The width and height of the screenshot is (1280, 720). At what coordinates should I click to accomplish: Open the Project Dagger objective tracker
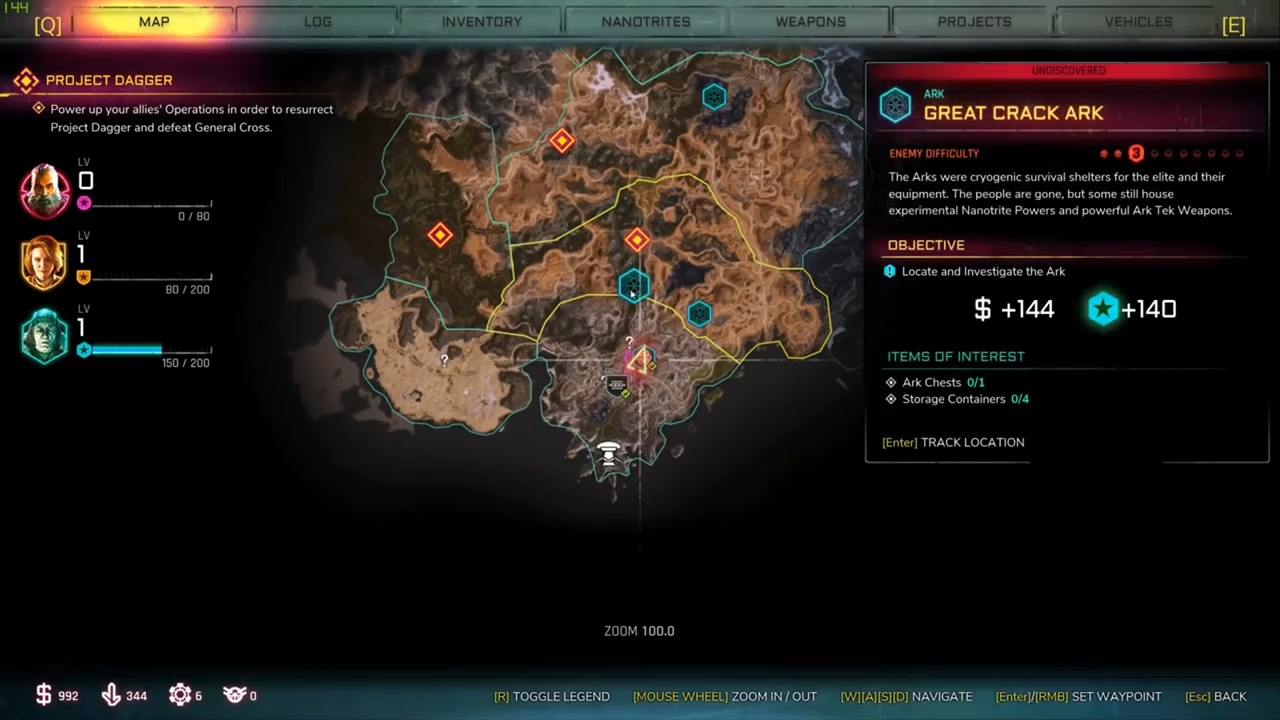[x=108, y=80]
